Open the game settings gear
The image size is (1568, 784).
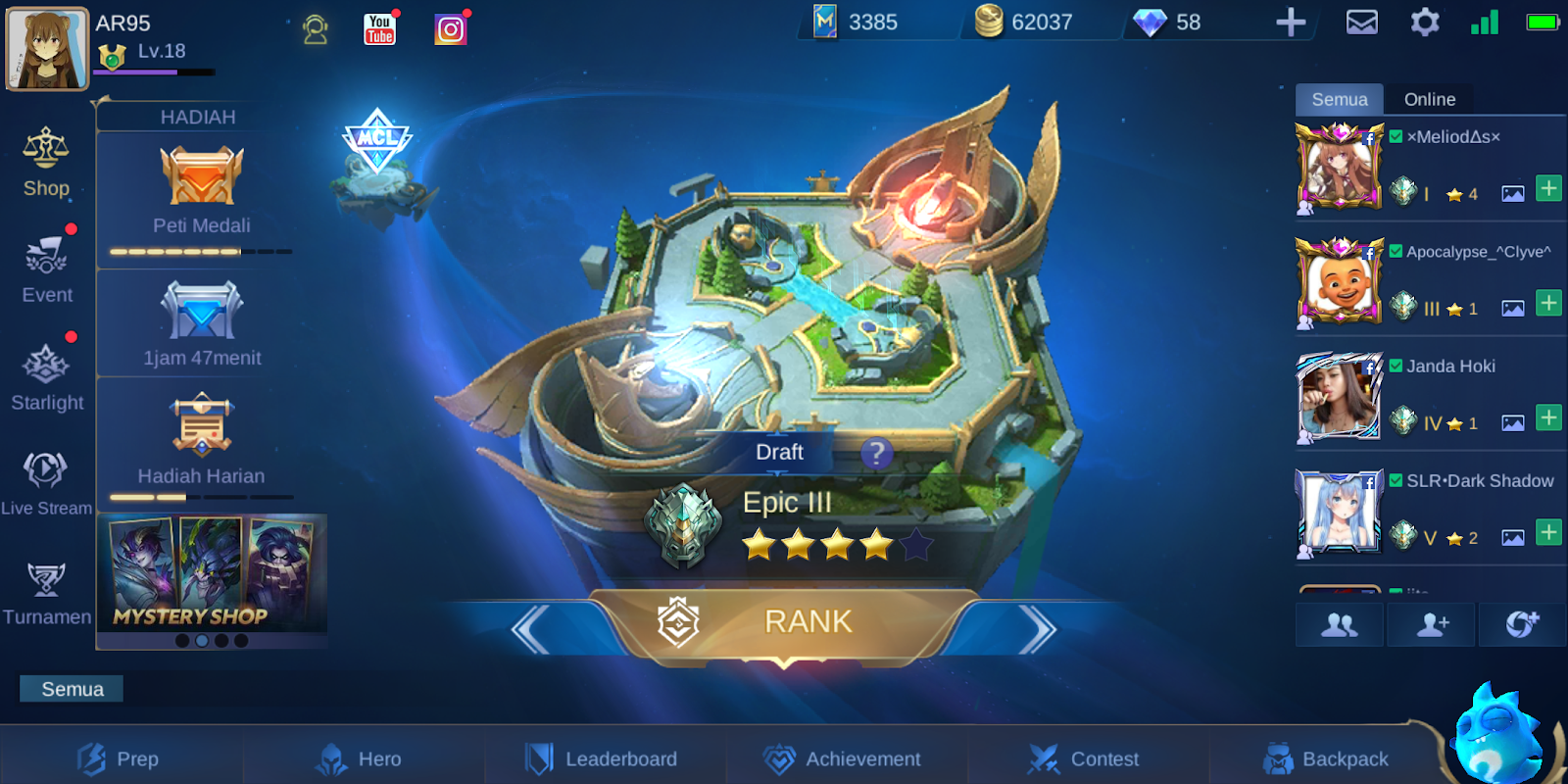[x=1425, y=22]
